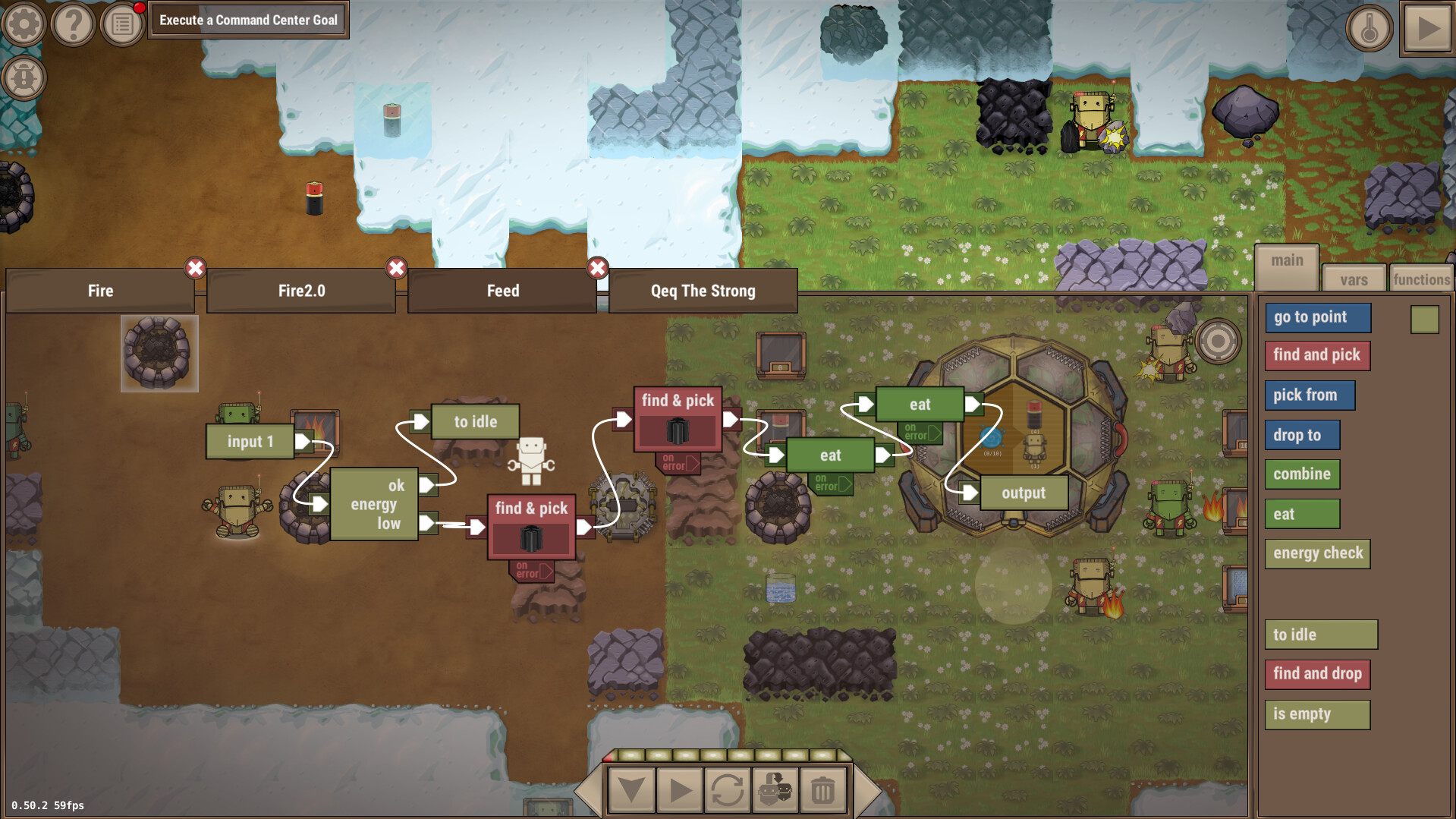Click the robot swap icon in bottom toolbar

click(x=775, y=789)
